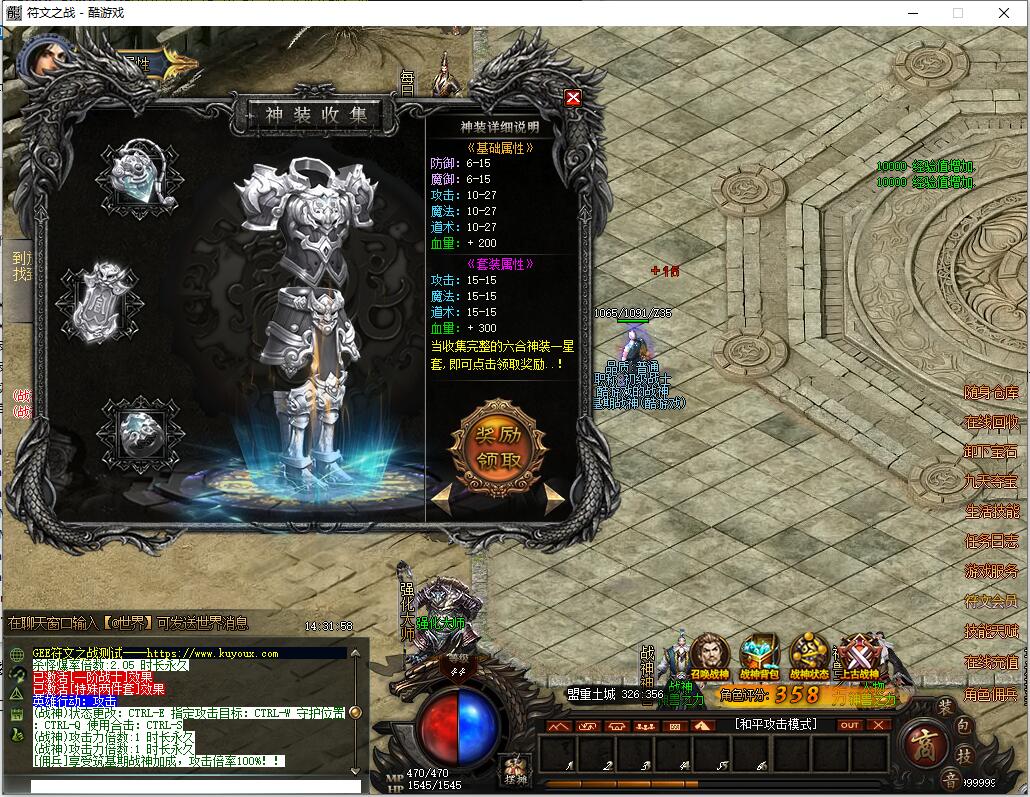The image size is (1030, 797).
Task: Select 卸下宝石 remove gems option
Action: click(x=991, y=452)
